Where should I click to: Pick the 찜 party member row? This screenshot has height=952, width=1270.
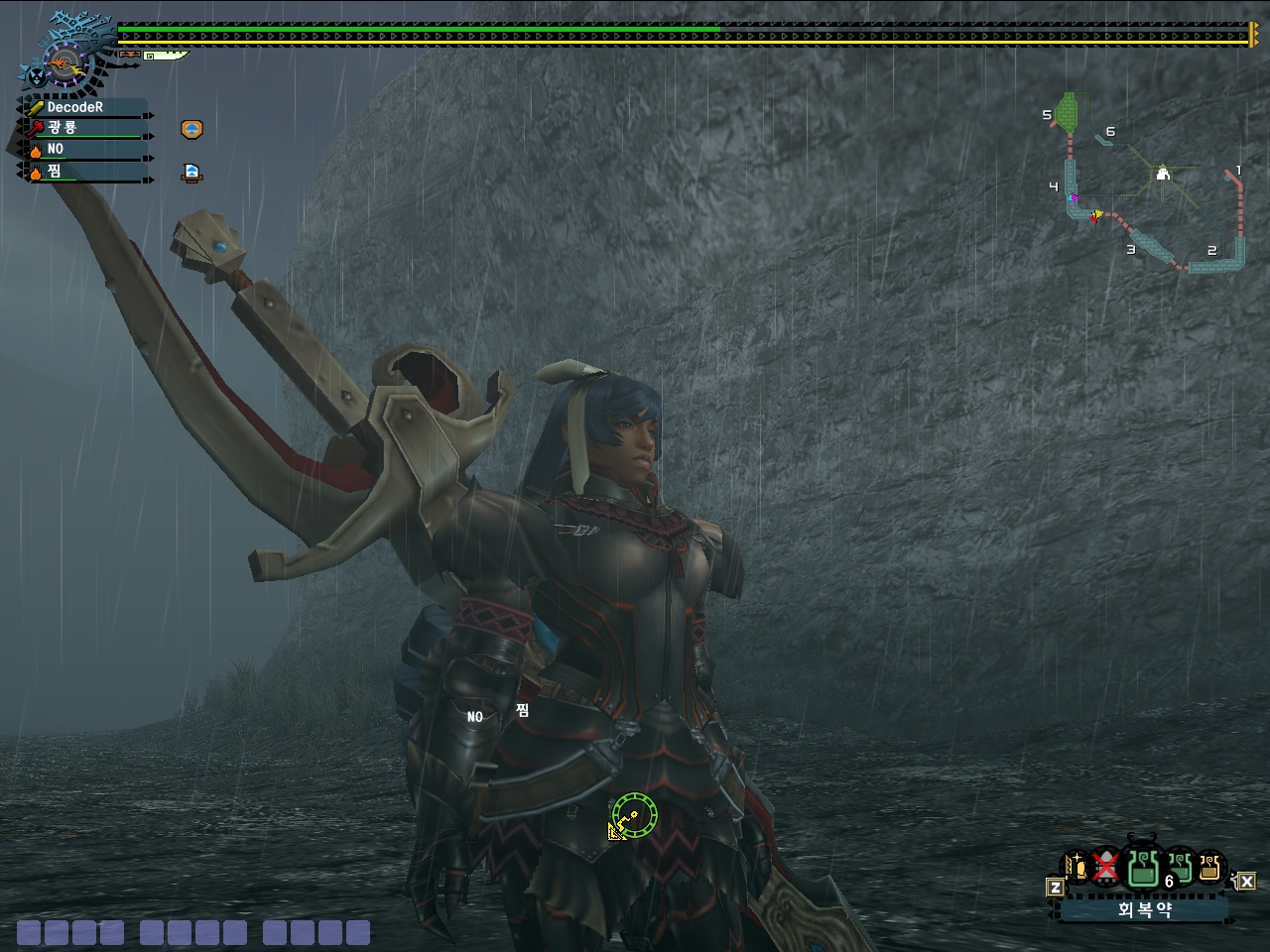(x=84, y=172)
